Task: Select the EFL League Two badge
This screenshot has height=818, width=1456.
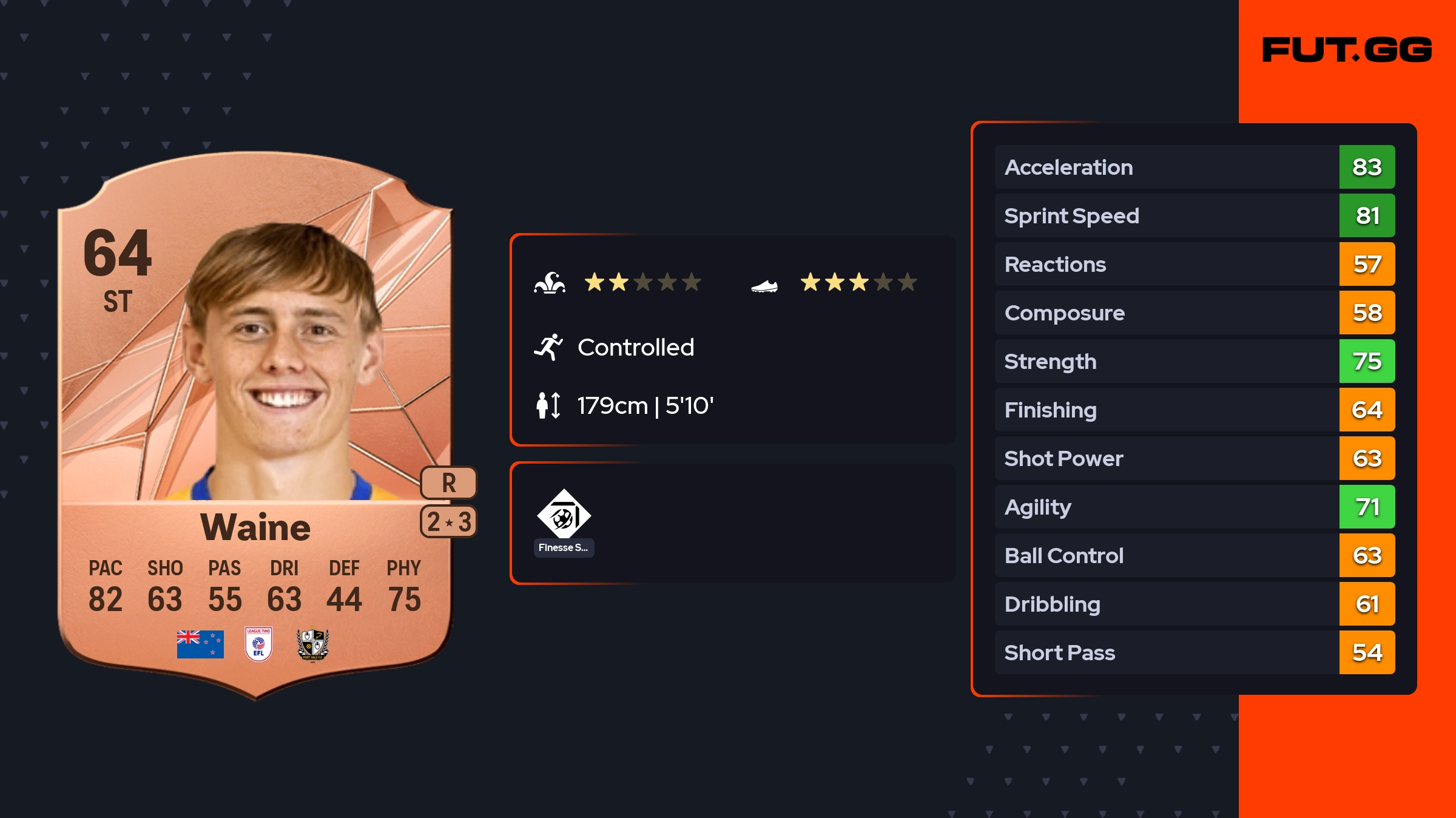Action: pyautogui.click(x=258, y=644)
